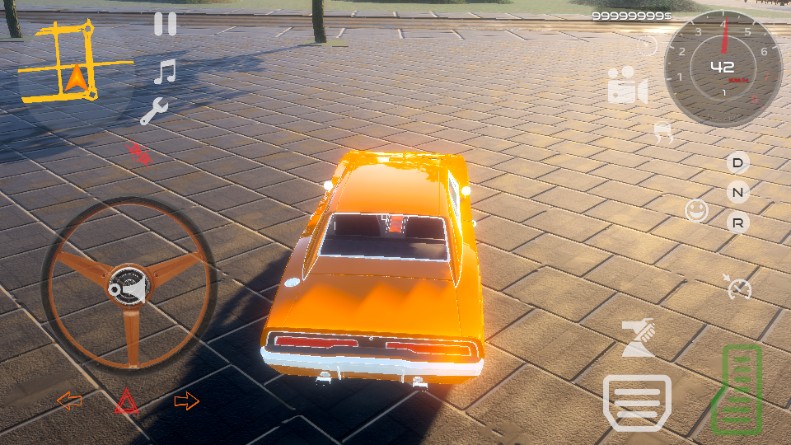The image size is (791, 445).
Task: Step on the white brake pedal
Action: pyautogui.click(x=636, y=402)
